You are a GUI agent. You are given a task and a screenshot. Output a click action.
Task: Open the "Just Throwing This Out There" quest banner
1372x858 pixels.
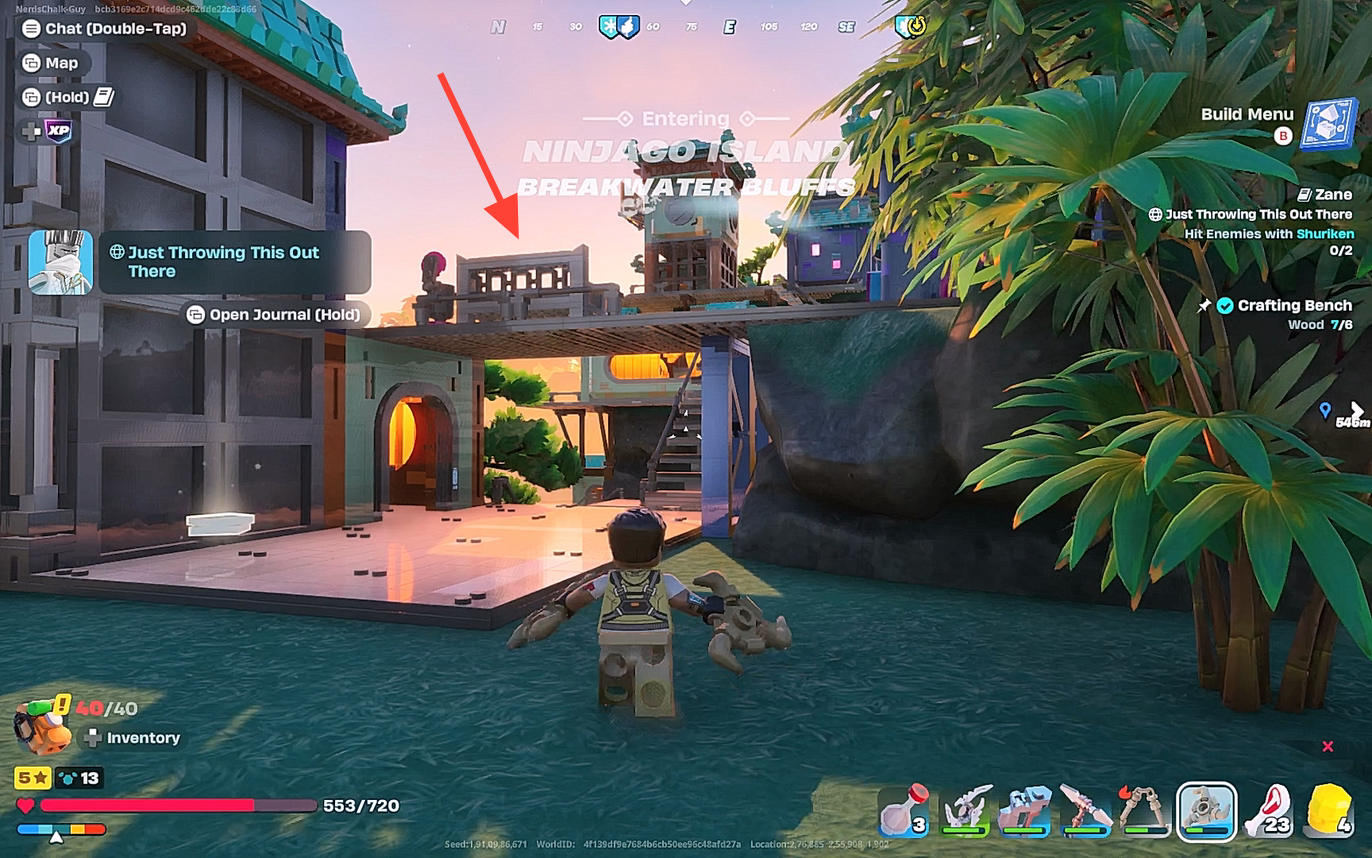(x=234, y=262)
